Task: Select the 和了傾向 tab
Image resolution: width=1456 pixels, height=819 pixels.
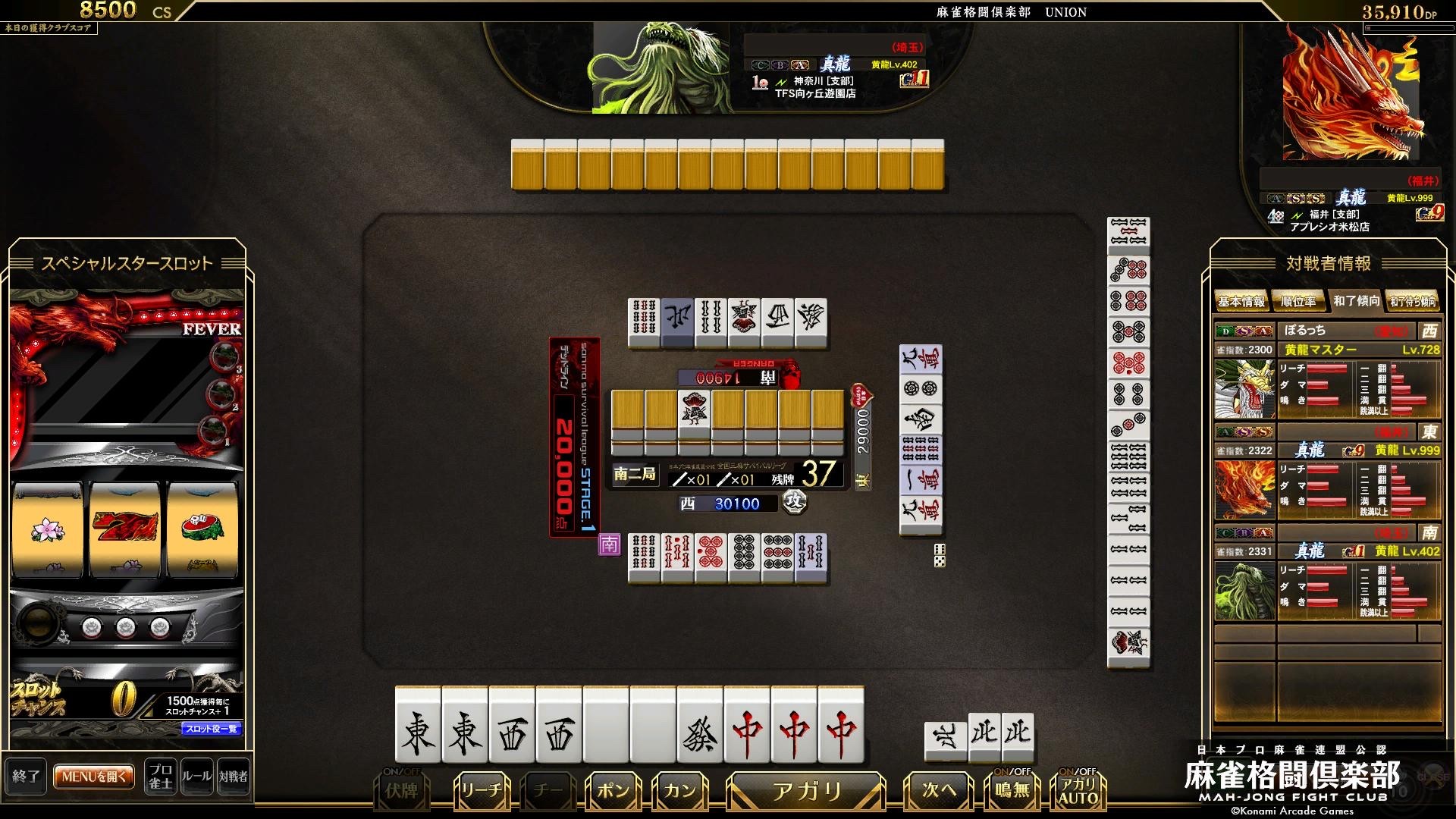Action: [x=1356, y=301]
